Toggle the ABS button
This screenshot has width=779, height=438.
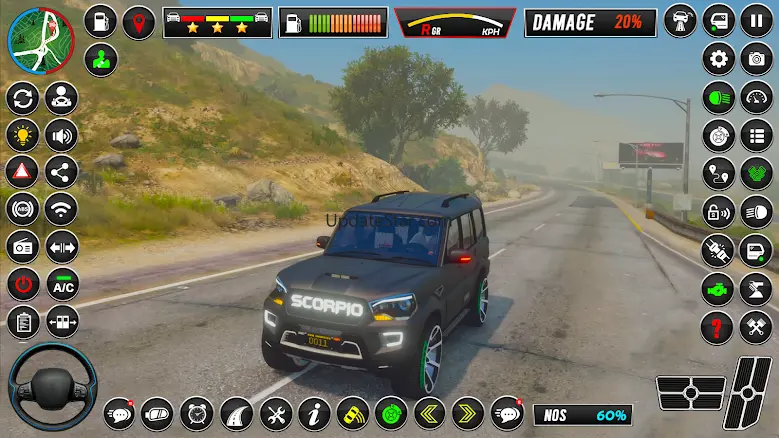click(x=22, y=209)
